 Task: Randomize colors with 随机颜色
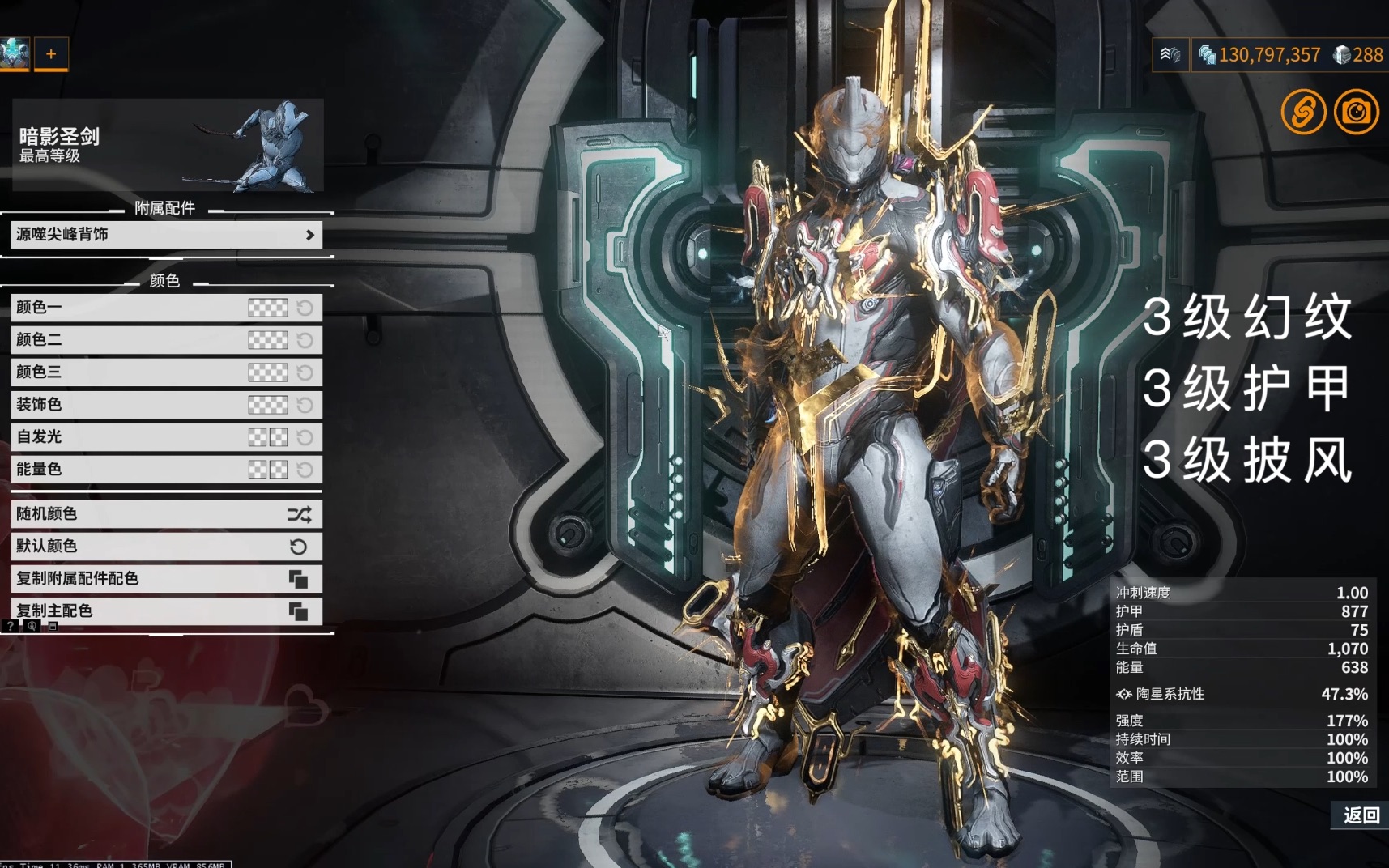pyautogui.click(x=166, y=514)
